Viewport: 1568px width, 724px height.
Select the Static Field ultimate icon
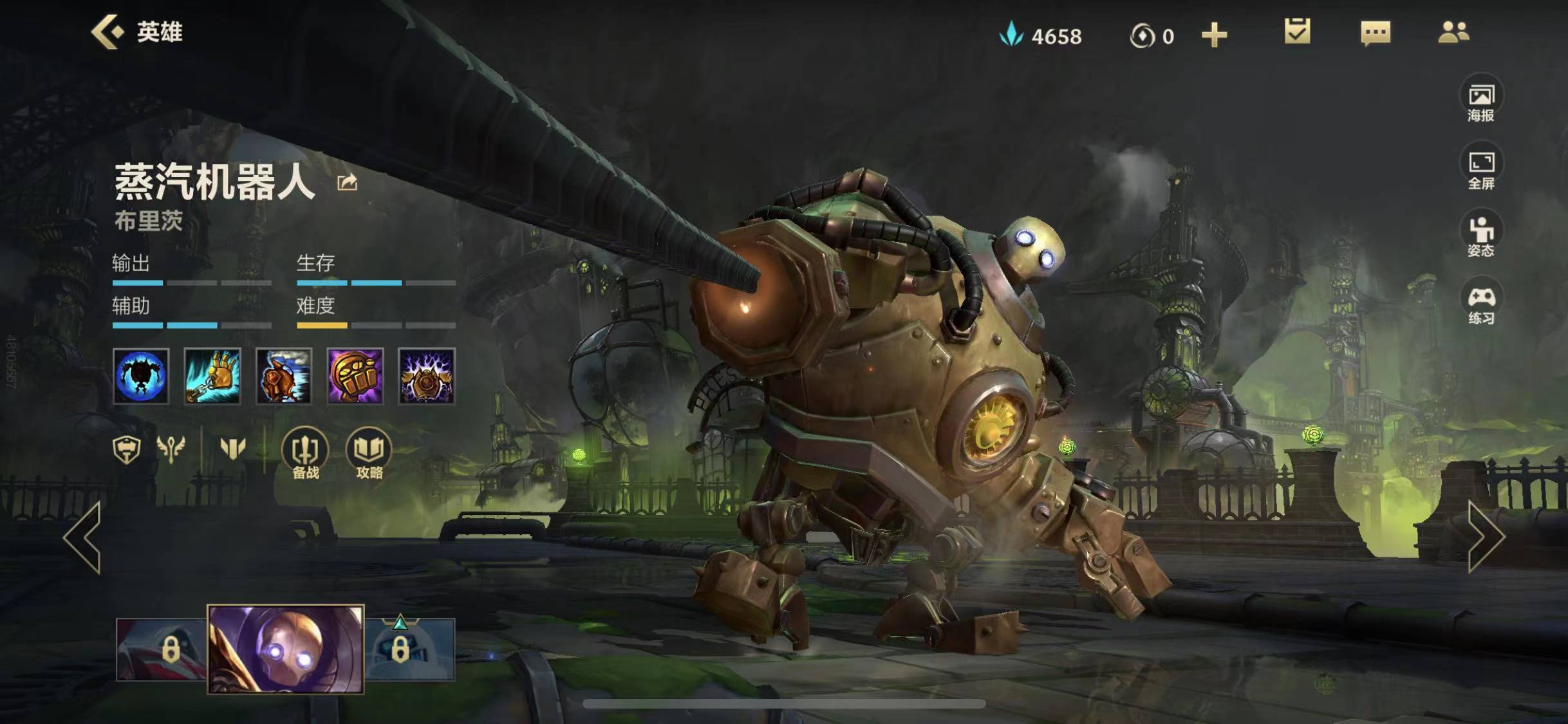[427, 376]
